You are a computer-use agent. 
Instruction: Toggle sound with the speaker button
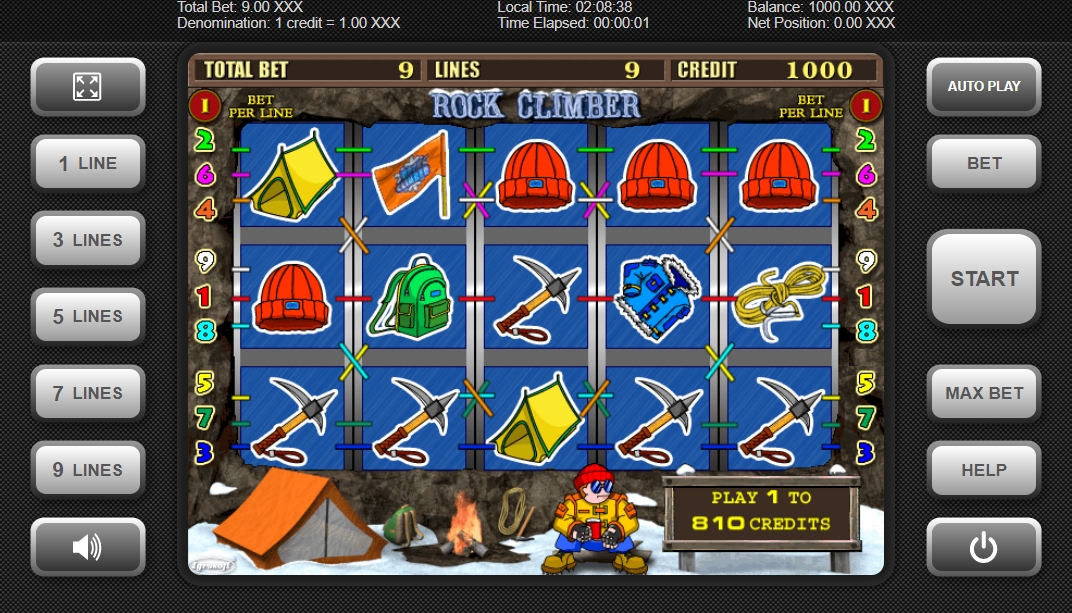point(88,546)
